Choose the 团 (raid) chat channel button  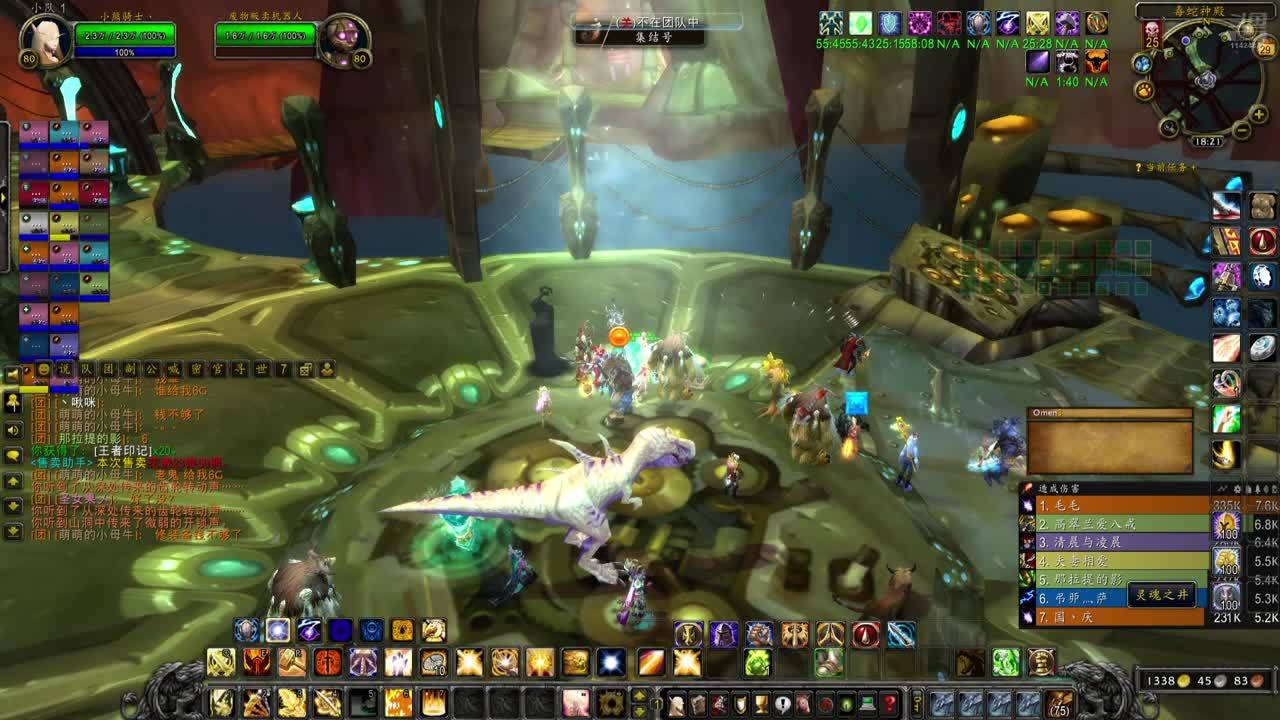(109, 370)
